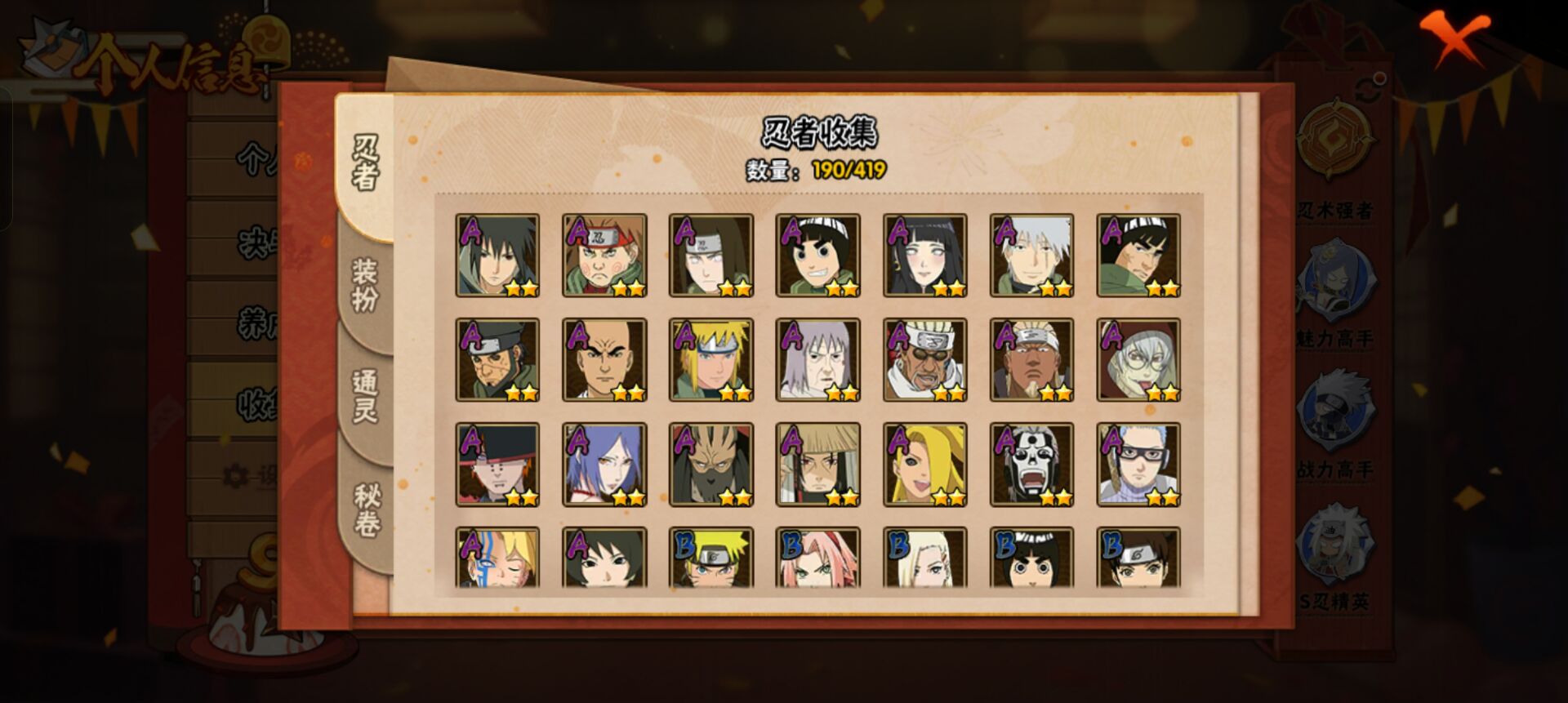The height and width of the screenshot is (703, 1568).
Task: Select the Hinata ninja portrait
Action: [x=924, y=256]
